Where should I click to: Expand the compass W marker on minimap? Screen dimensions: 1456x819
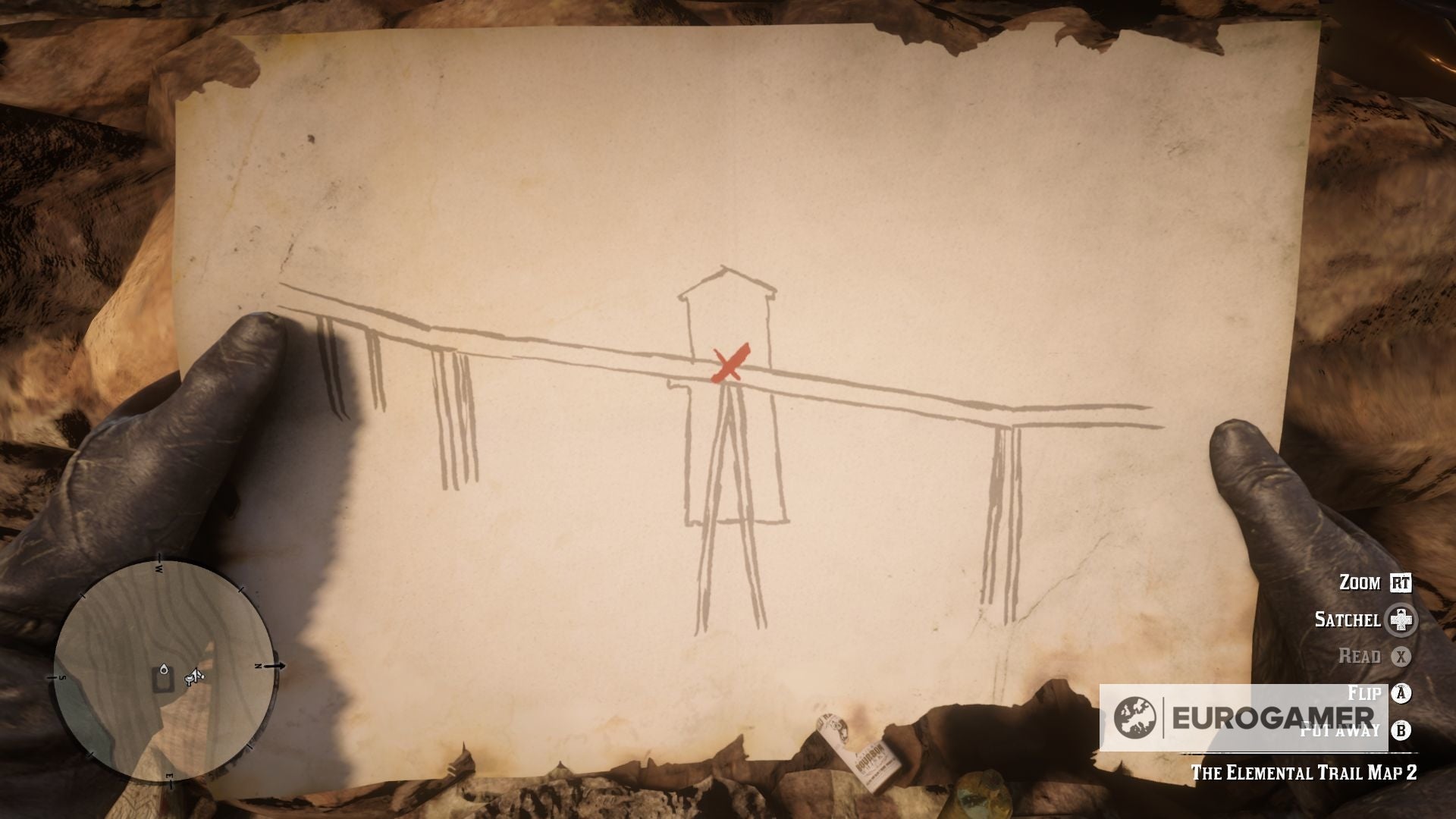[x=158, y=567]
